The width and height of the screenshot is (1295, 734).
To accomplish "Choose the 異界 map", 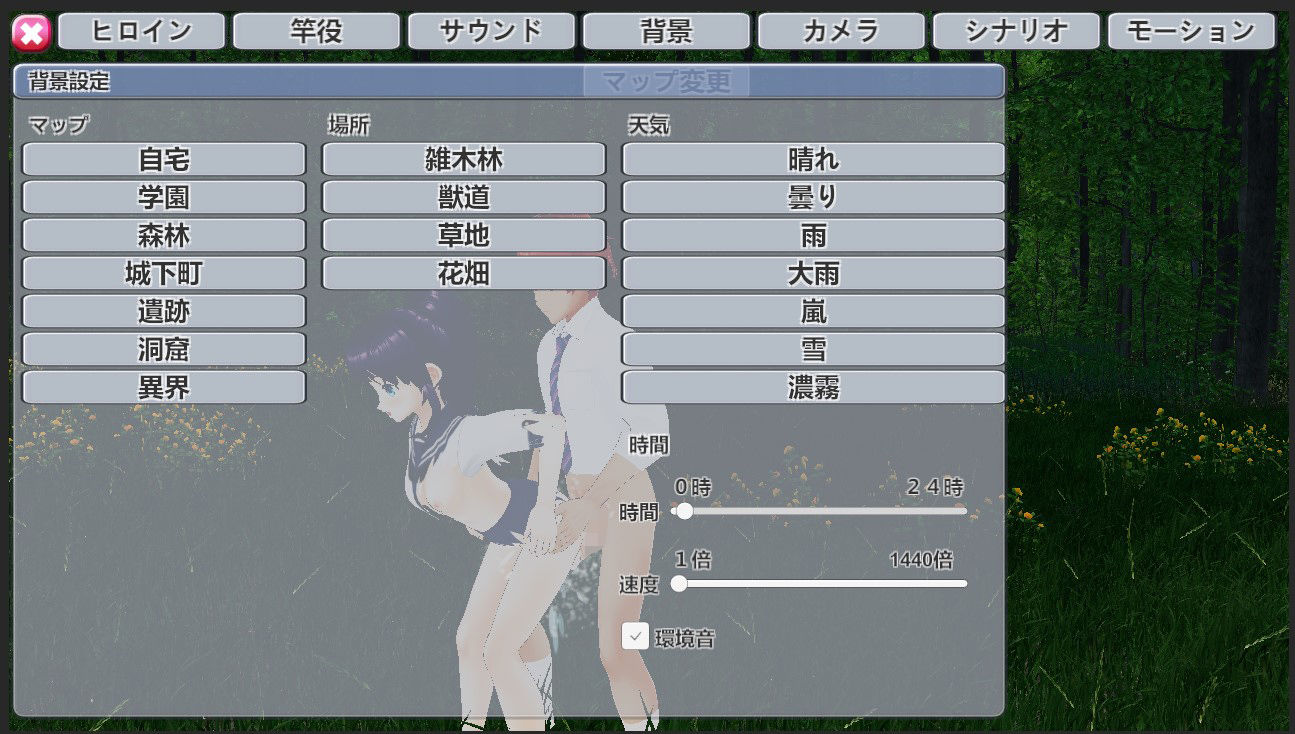I will tap(163, 386).
